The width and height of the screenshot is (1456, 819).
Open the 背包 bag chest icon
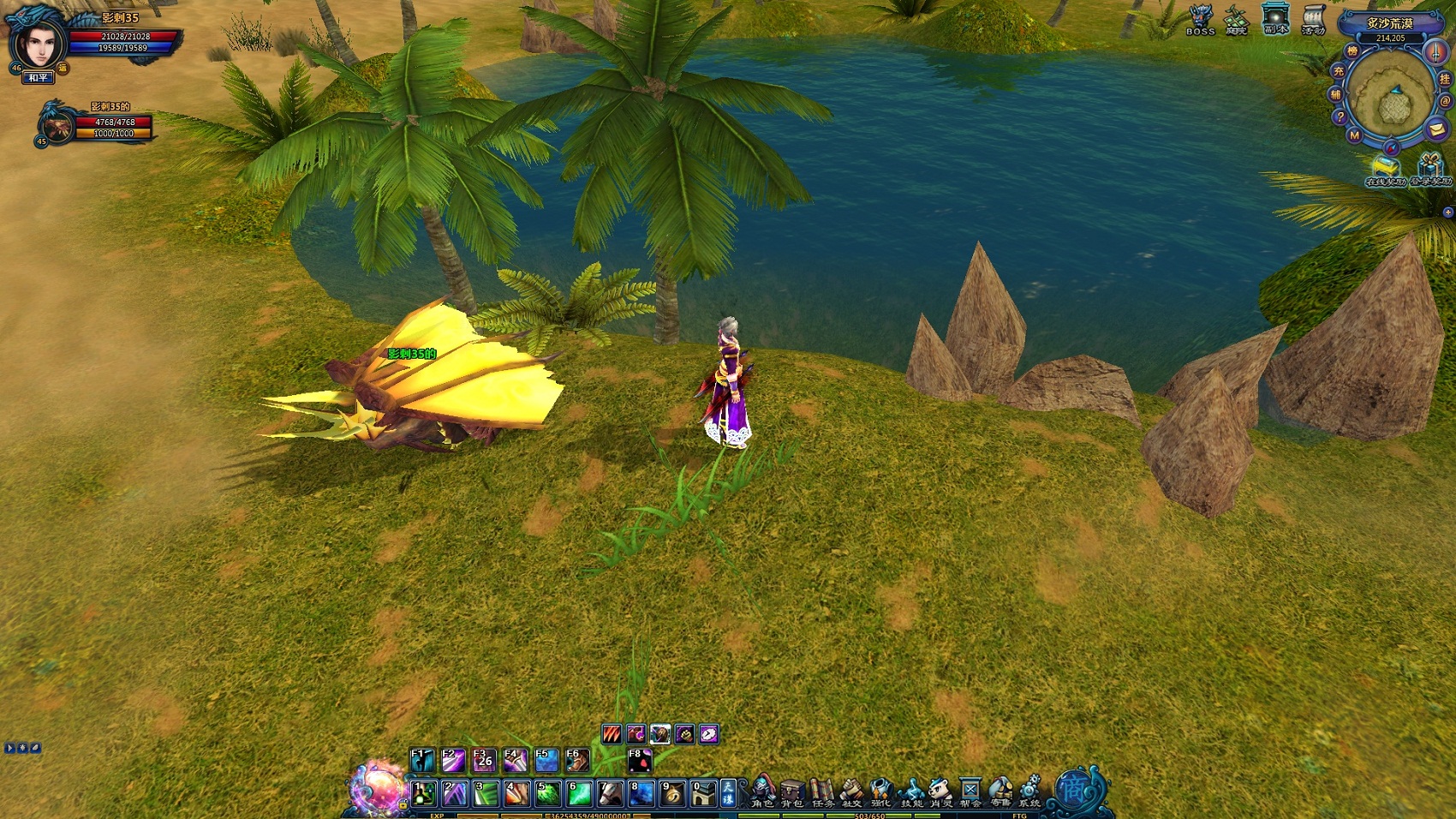pos(792,791)
